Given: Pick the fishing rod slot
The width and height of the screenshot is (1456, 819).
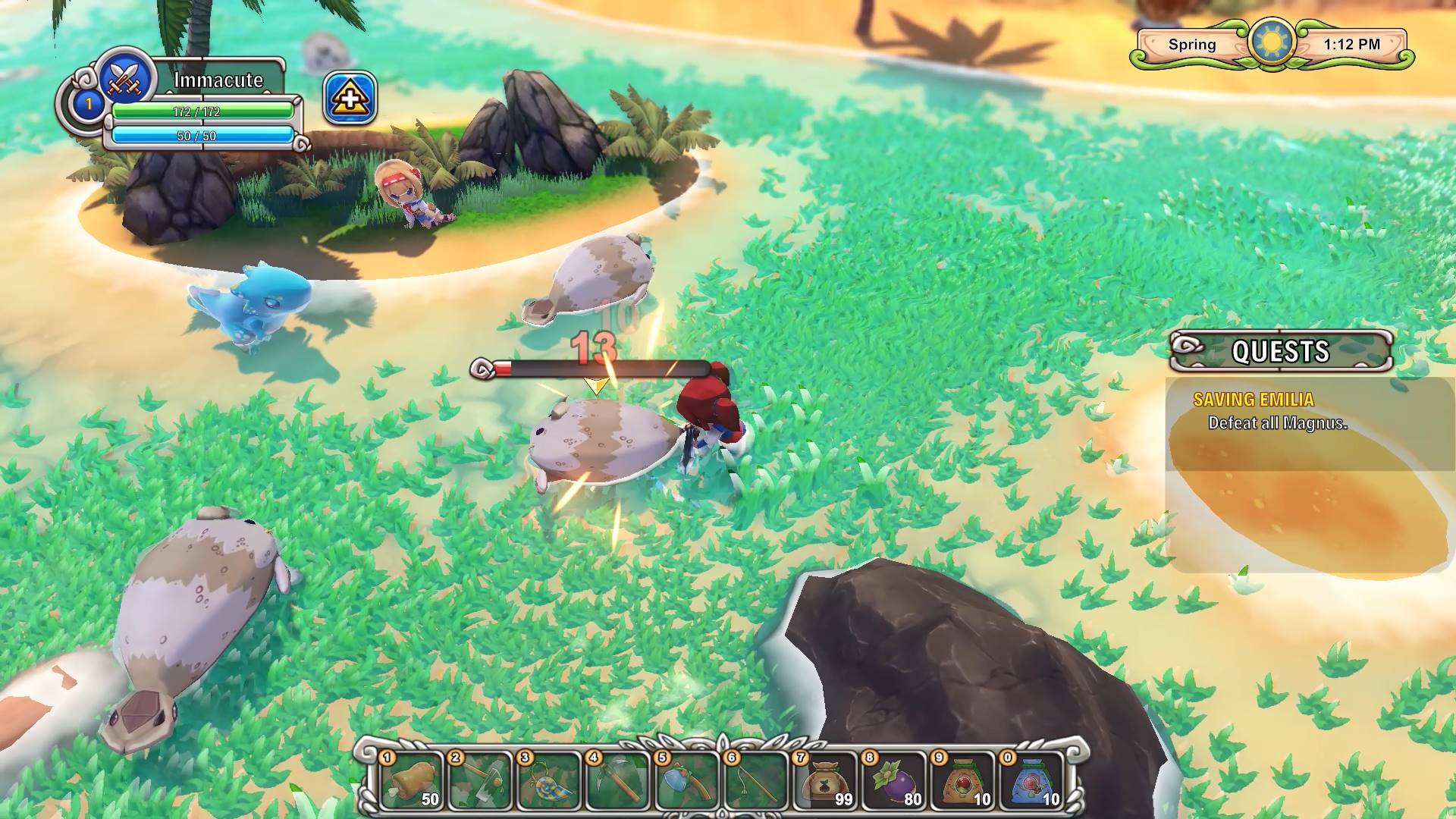Looking at the screenshot, I should (755, 779).
